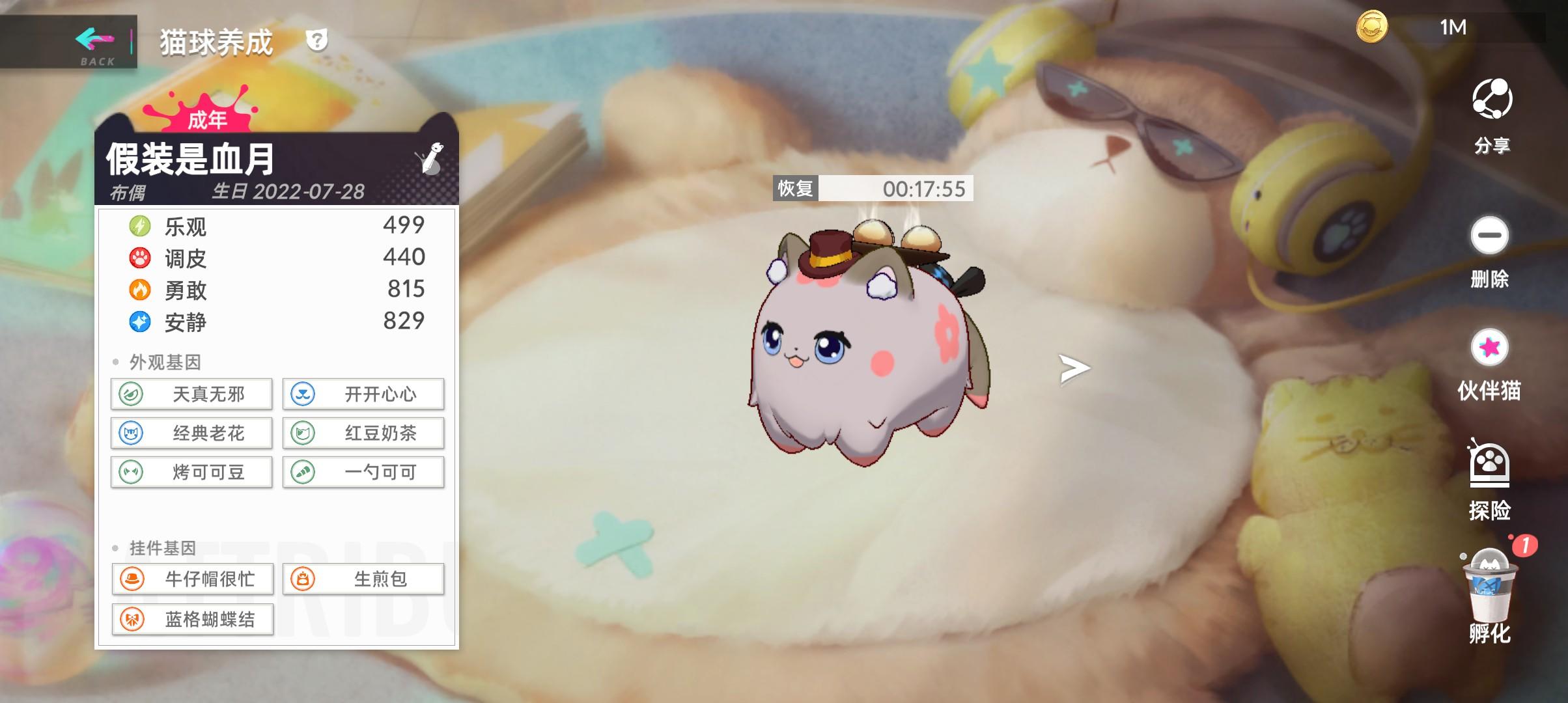Select the 牛仔帽很忙 accessory gene
1568x703 pixels.
(191, 579)
